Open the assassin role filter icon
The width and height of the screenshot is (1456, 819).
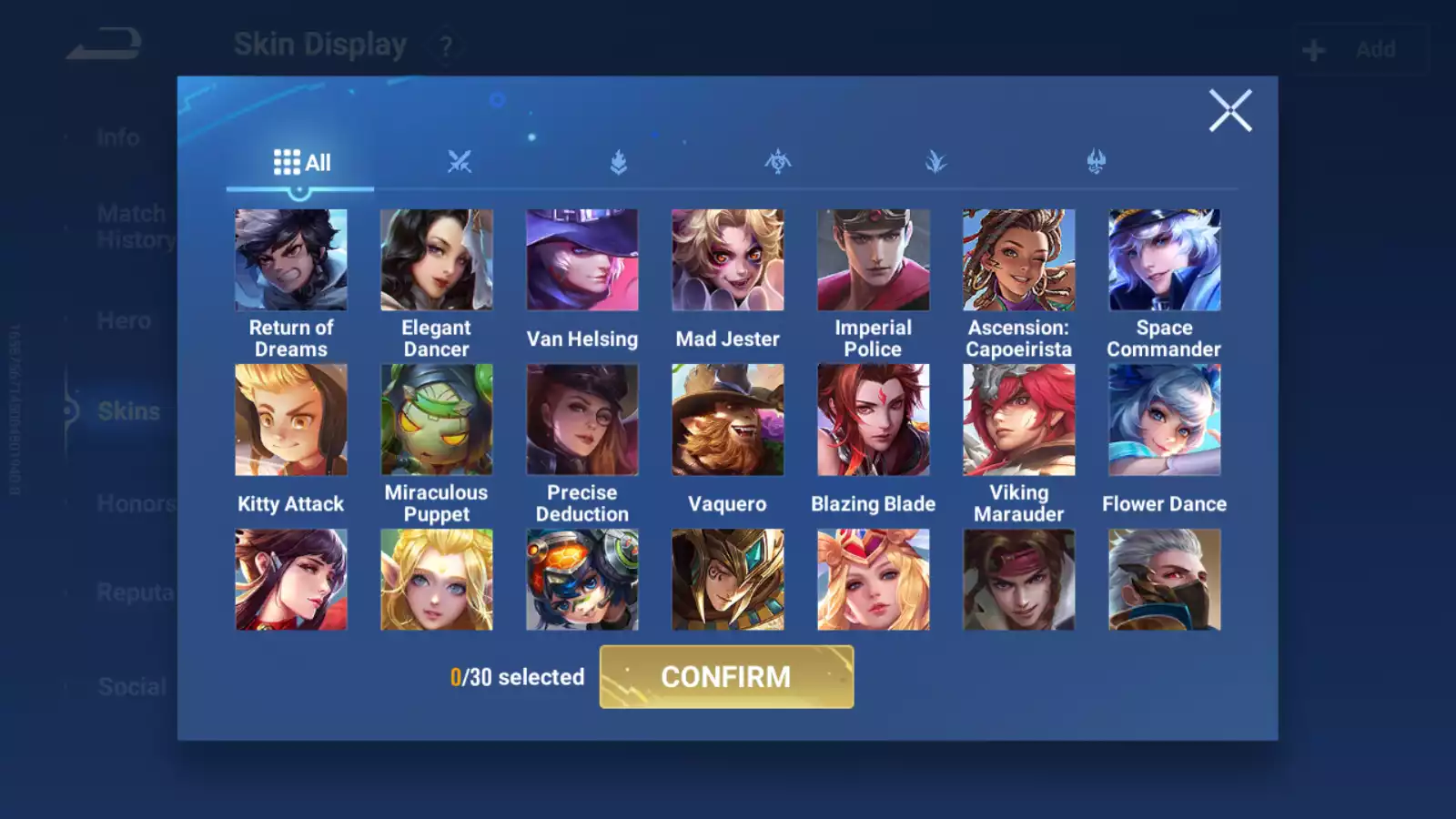(776, 161)
